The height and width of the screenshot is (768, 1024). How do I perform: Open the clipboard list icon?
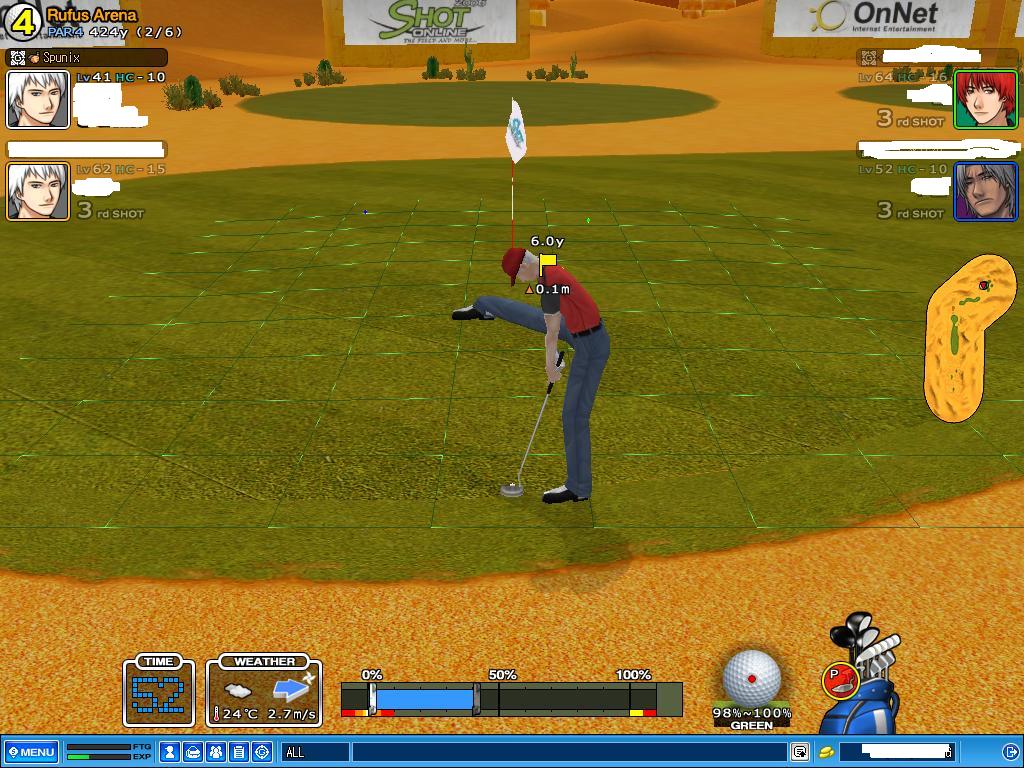click(x=239, y=752)
